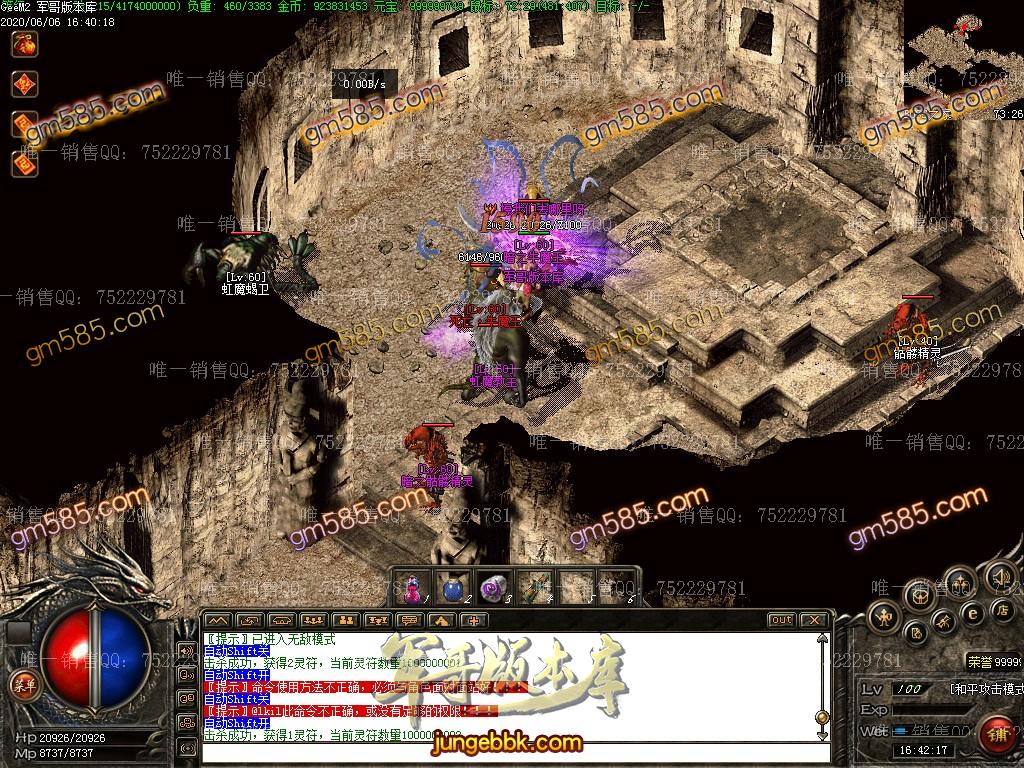The image size is (1024, 768).
Task: Open the shop via the 店 button
Action: pyautogui.click(x=1001, y=609)
